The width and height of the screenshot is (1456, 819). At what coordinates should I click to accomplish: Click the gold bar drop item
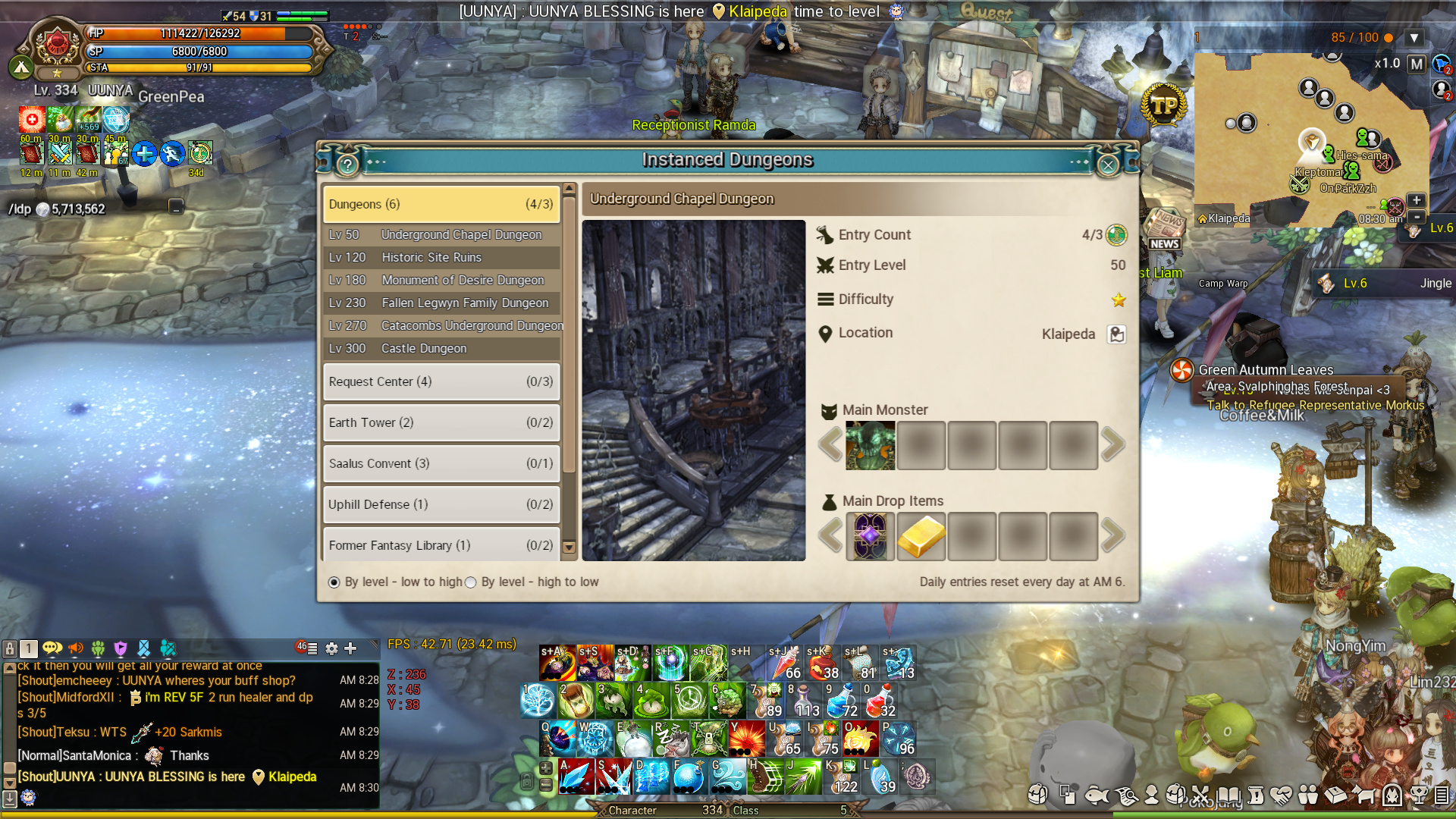pos(921,536)
